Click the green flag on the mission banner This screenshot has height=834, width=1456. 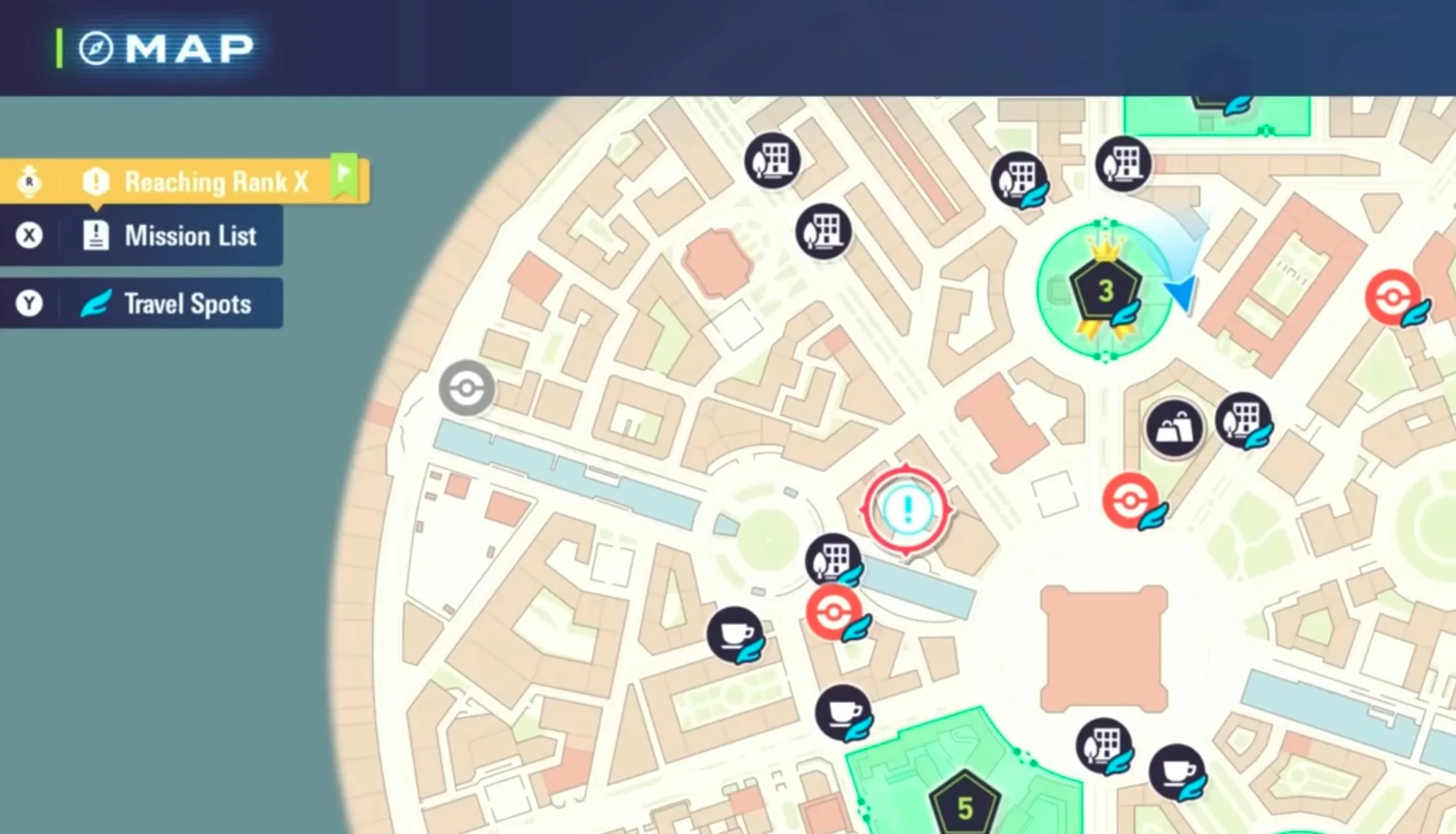[345, 174]
